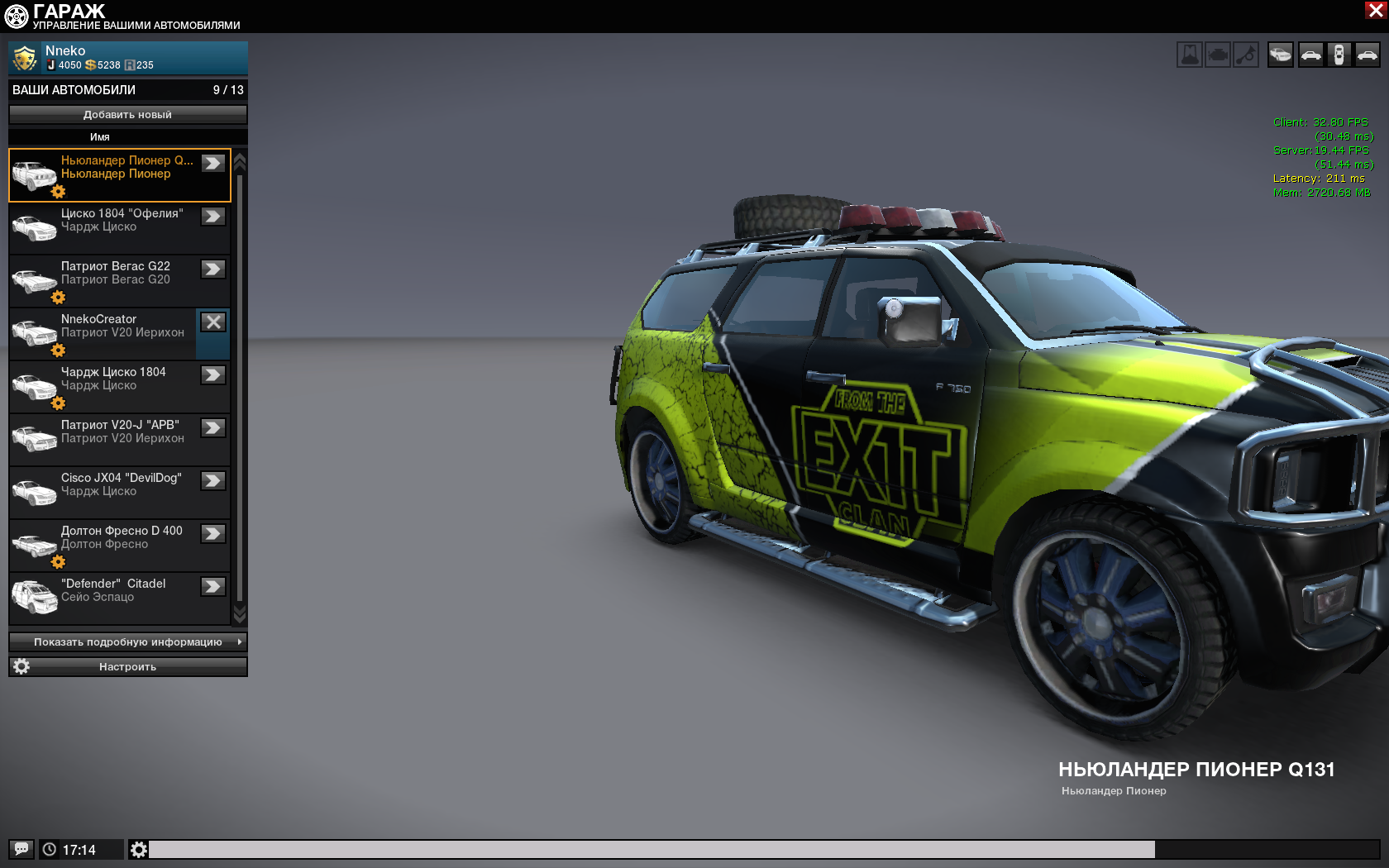Click the arrow button beside "Defender" Citadel
Image resolution: width=1389 pixels, height=868 pixels.
(213, 587)
